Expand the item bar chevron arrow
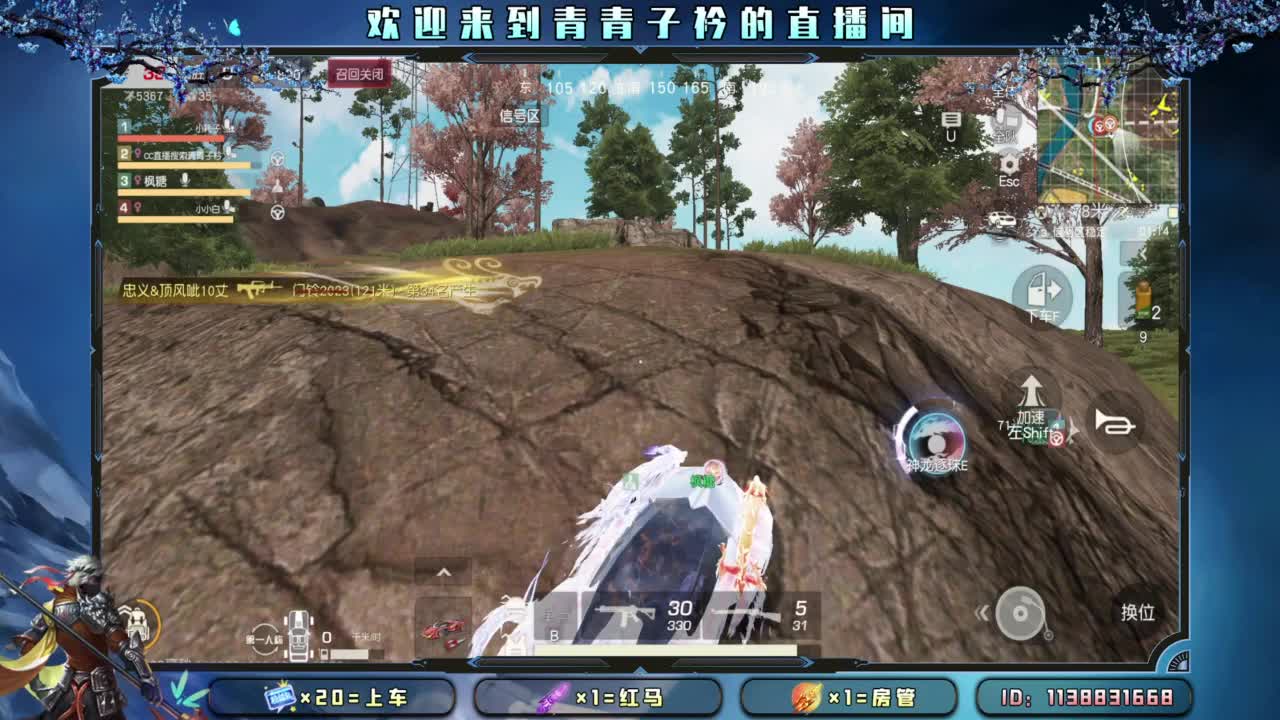 coord(443,572)
